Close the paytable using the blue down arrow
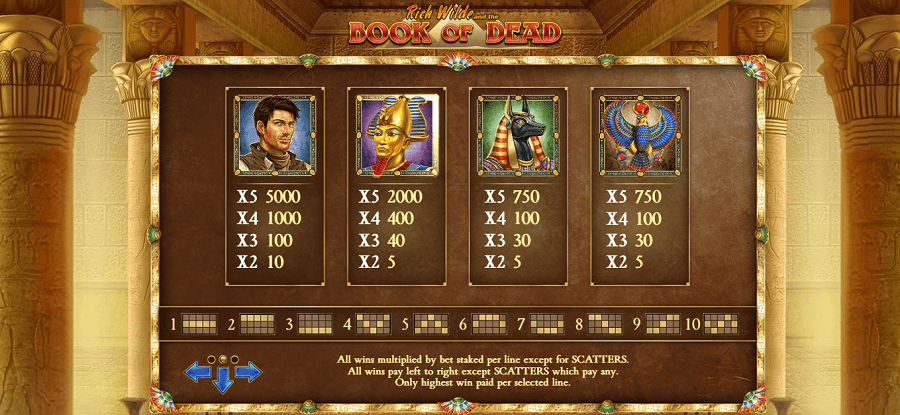This screenshot has width=900, height=415. tap(222, 380)
